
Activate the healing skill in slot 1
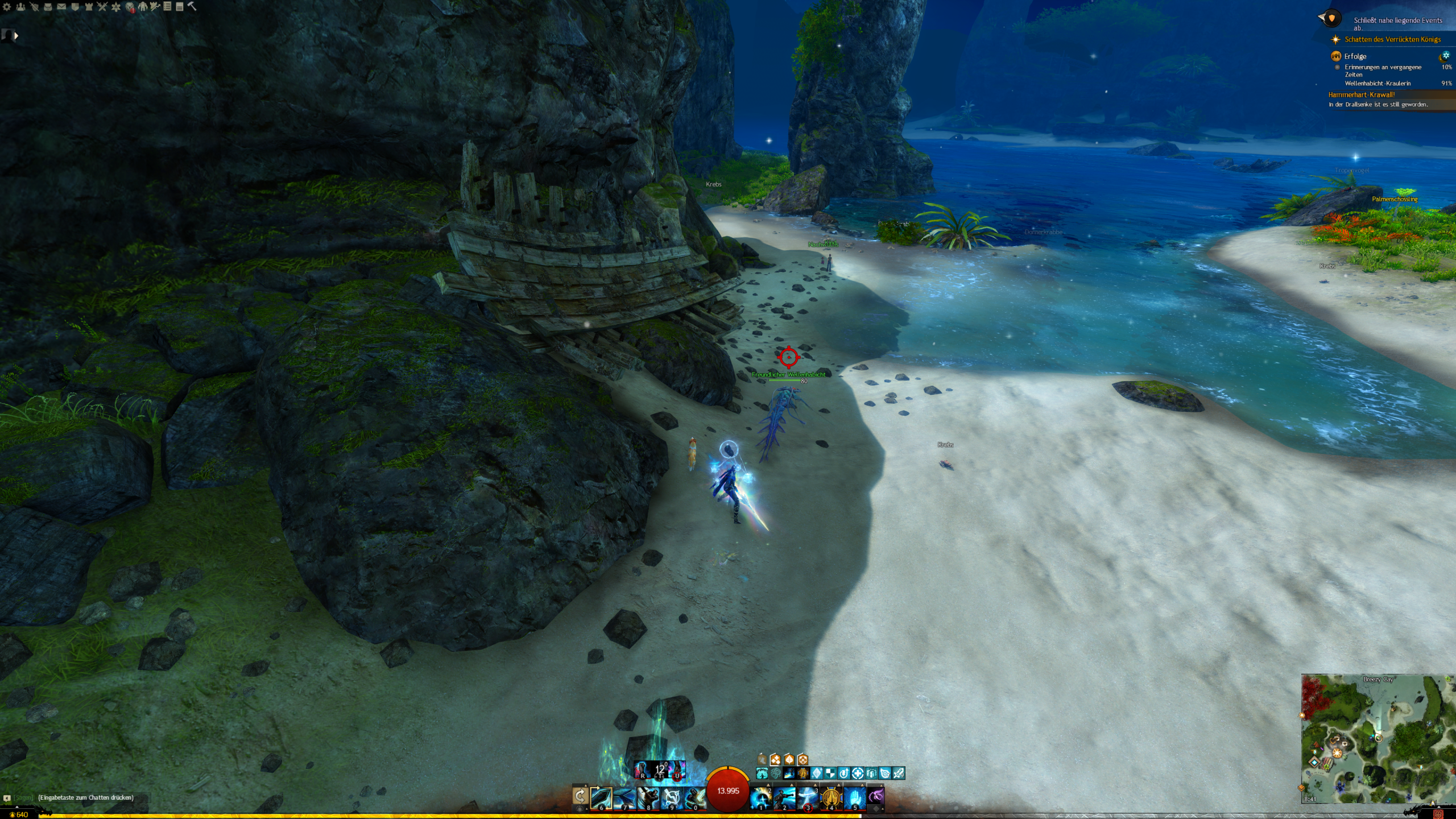click(761, 798)
